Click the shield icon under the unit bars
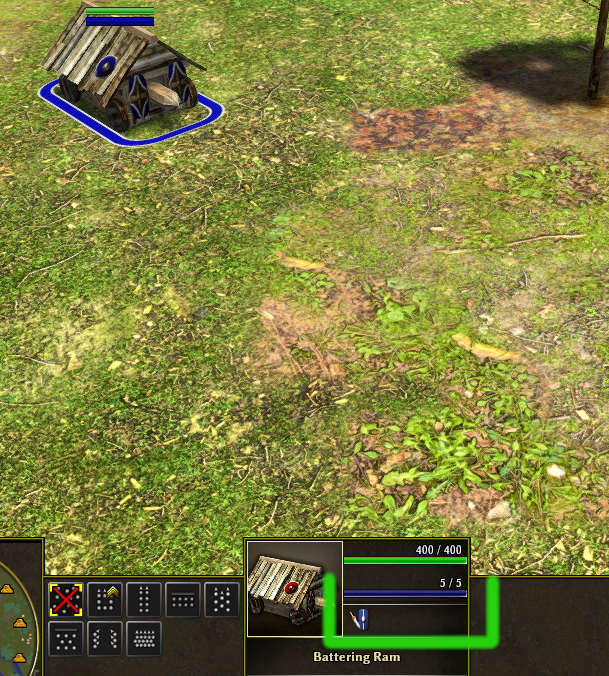Screen dimensions: 609x676 (x=361, y=619)
